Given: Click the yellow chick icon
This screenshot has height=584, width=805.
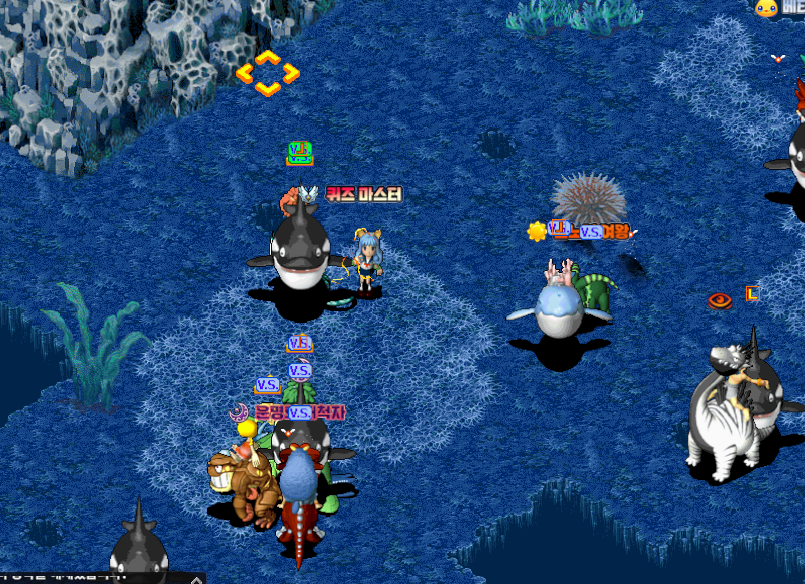Looking at the screenshot, I should tap(767, 8).
